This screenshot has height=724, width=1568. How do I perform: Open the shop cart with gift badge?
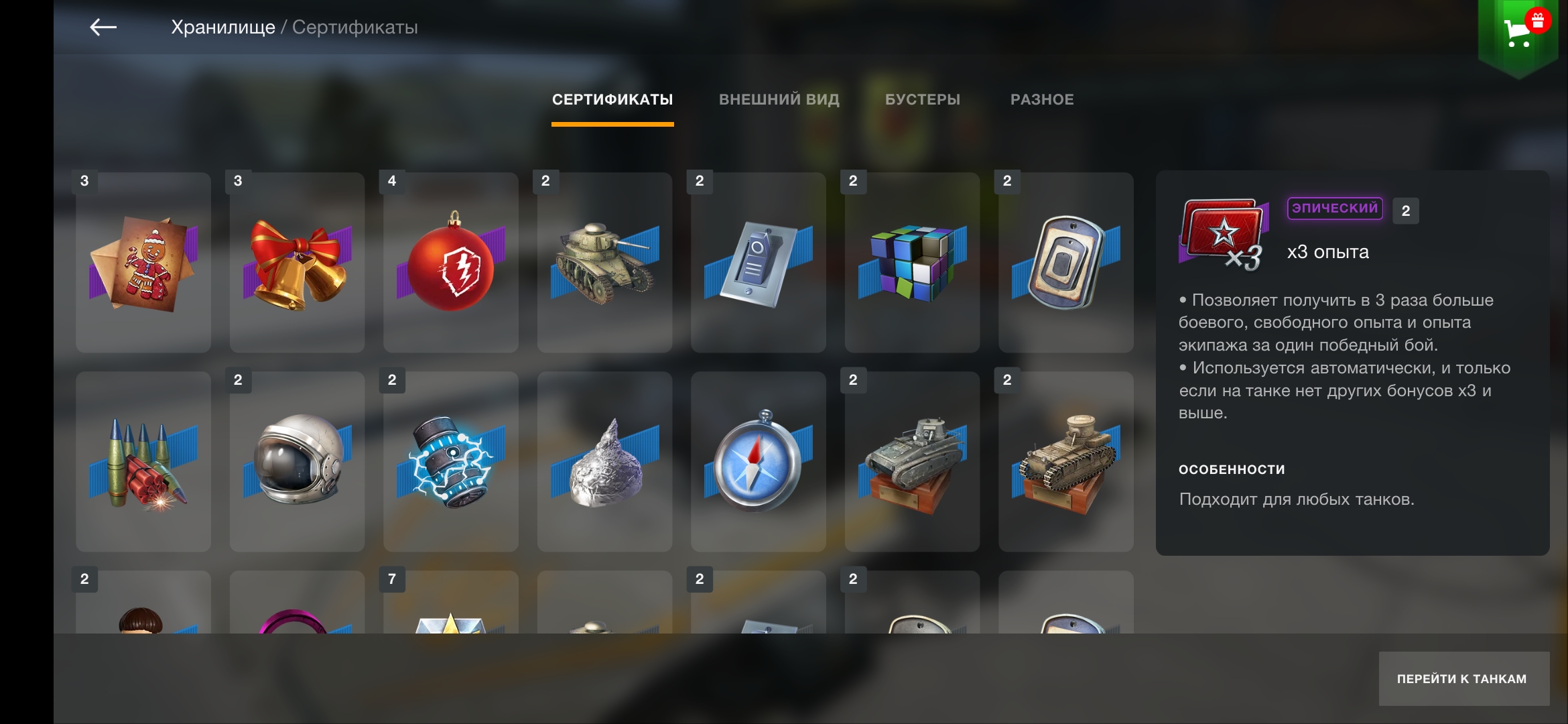[1518, 32]
